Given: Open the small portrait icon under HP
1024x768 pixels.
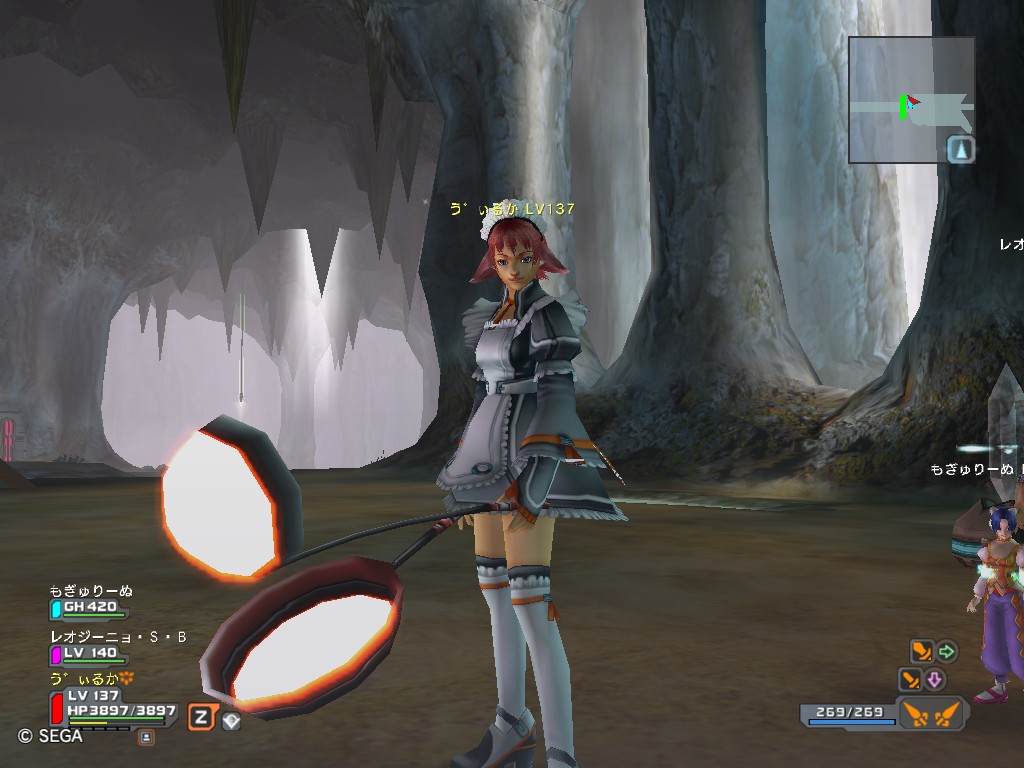Looking at the screenshot, I should 146,737.
